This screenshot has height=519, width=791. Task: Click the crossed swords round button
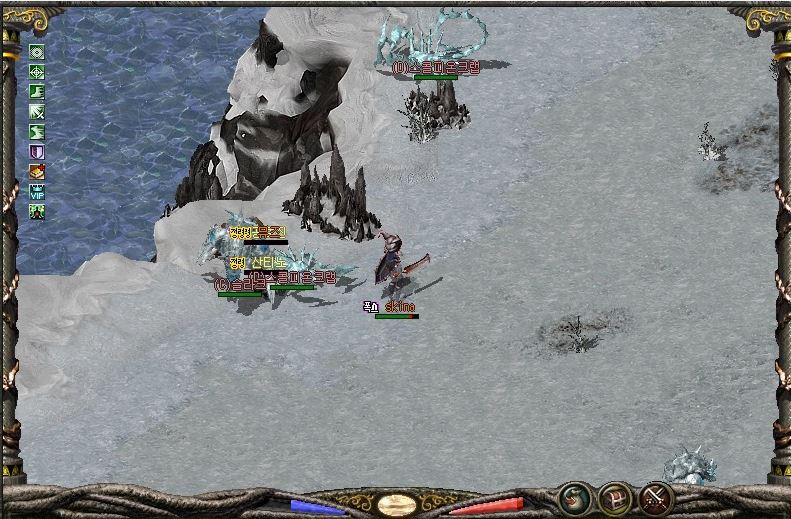656,497
